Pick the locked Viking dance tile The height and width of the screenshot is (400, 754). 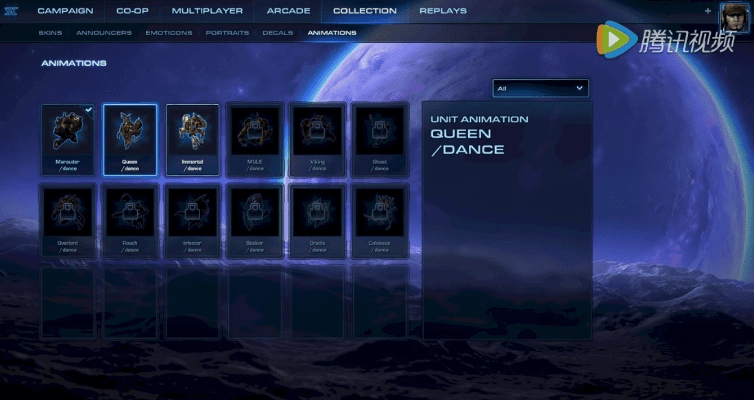click(316, 139)
